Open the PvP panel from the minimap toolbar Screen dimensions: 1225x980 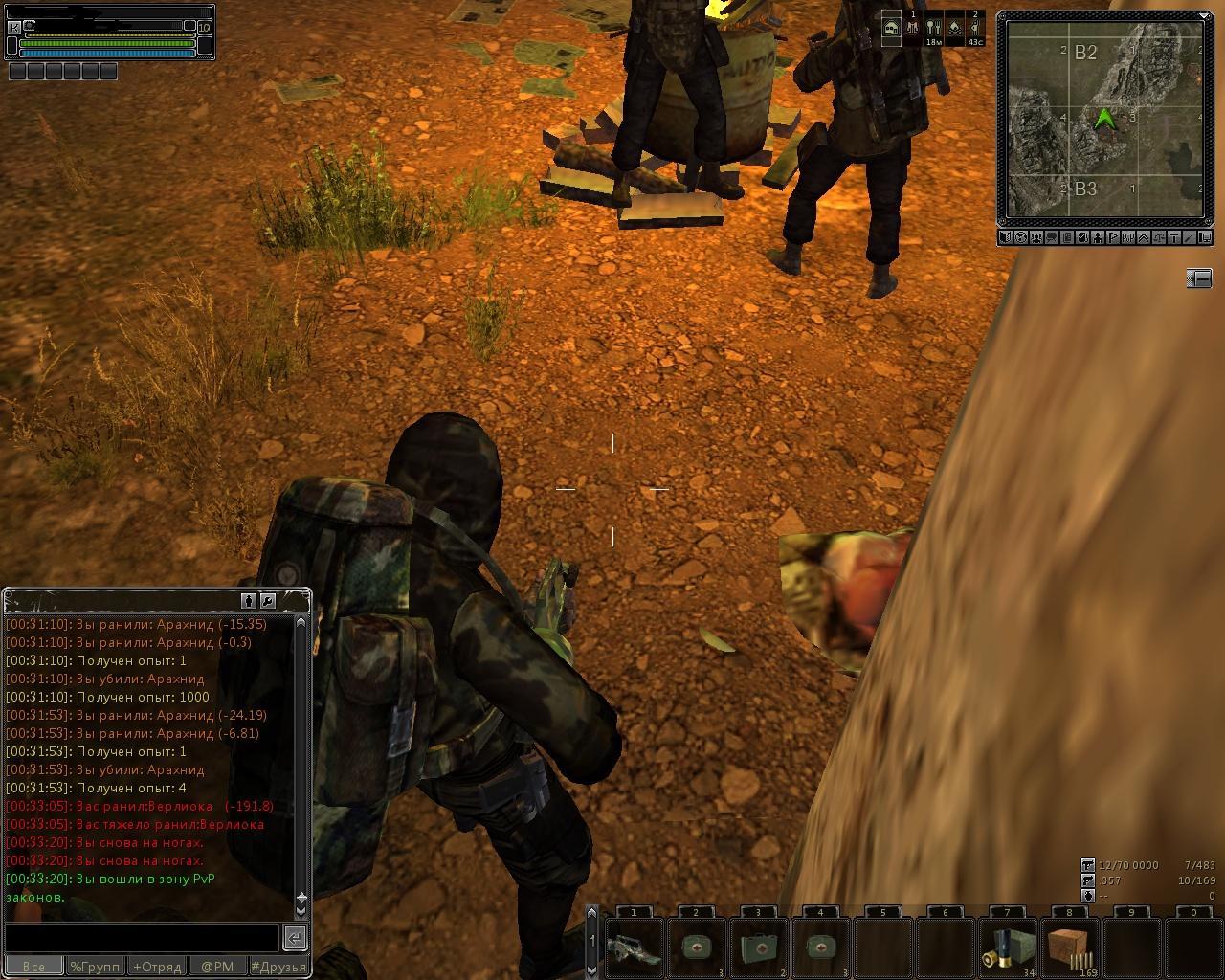[x=1128, y=237]
